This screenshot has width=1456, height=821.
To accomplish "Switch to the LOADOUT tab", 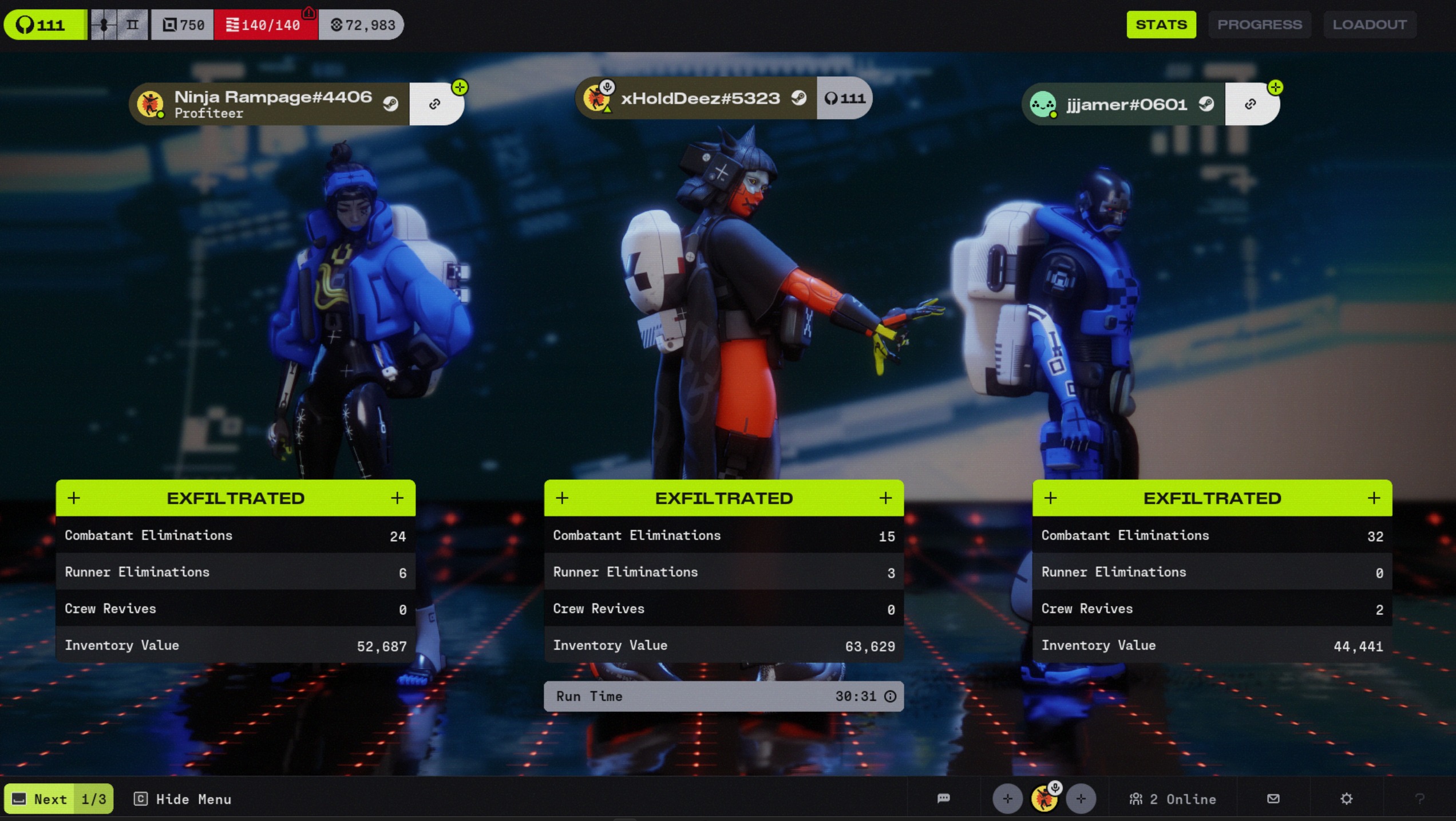I will click(1369, 25).
